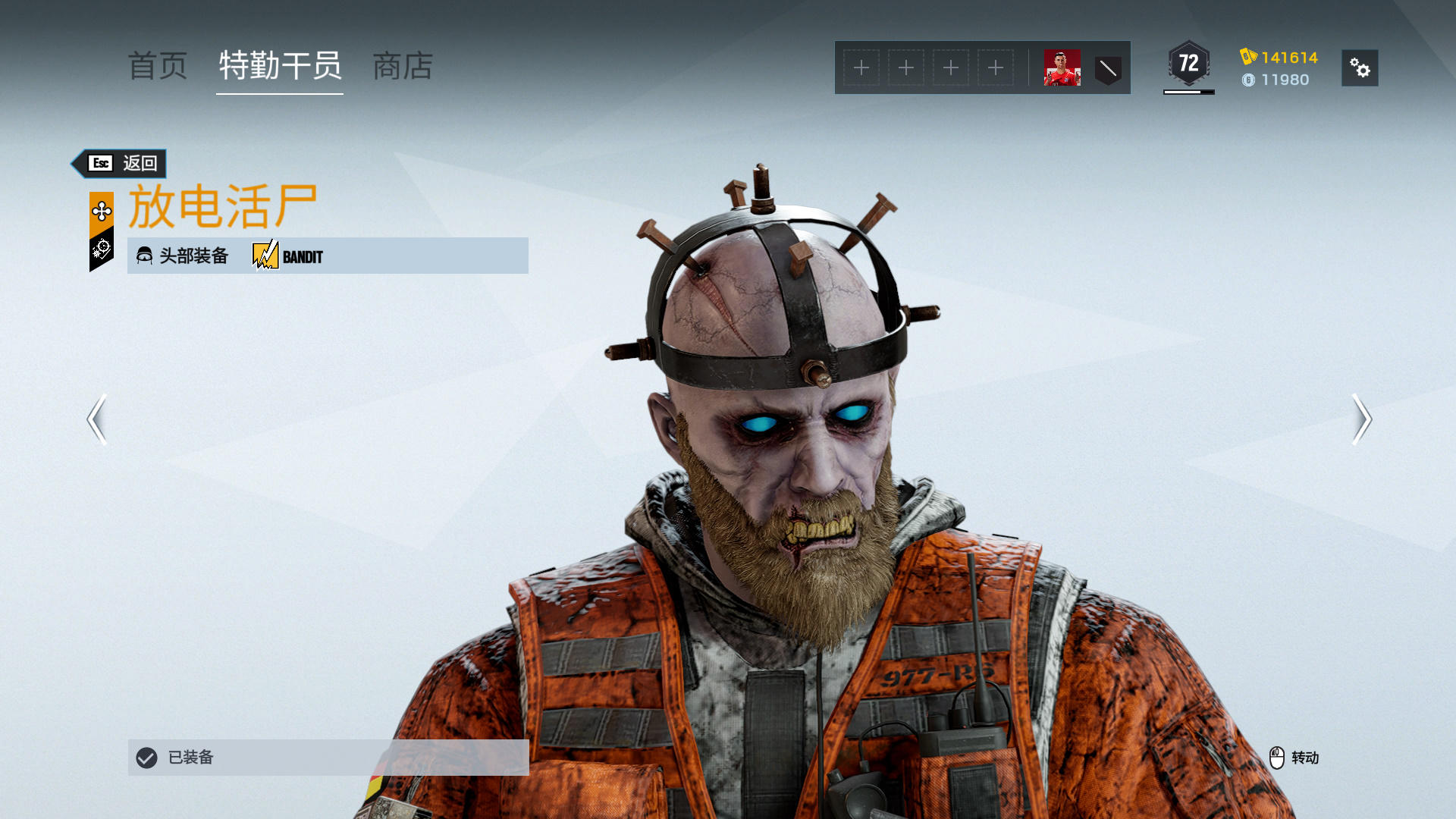Open the dark emblem next to avatar

click(x=1108, y=69)
